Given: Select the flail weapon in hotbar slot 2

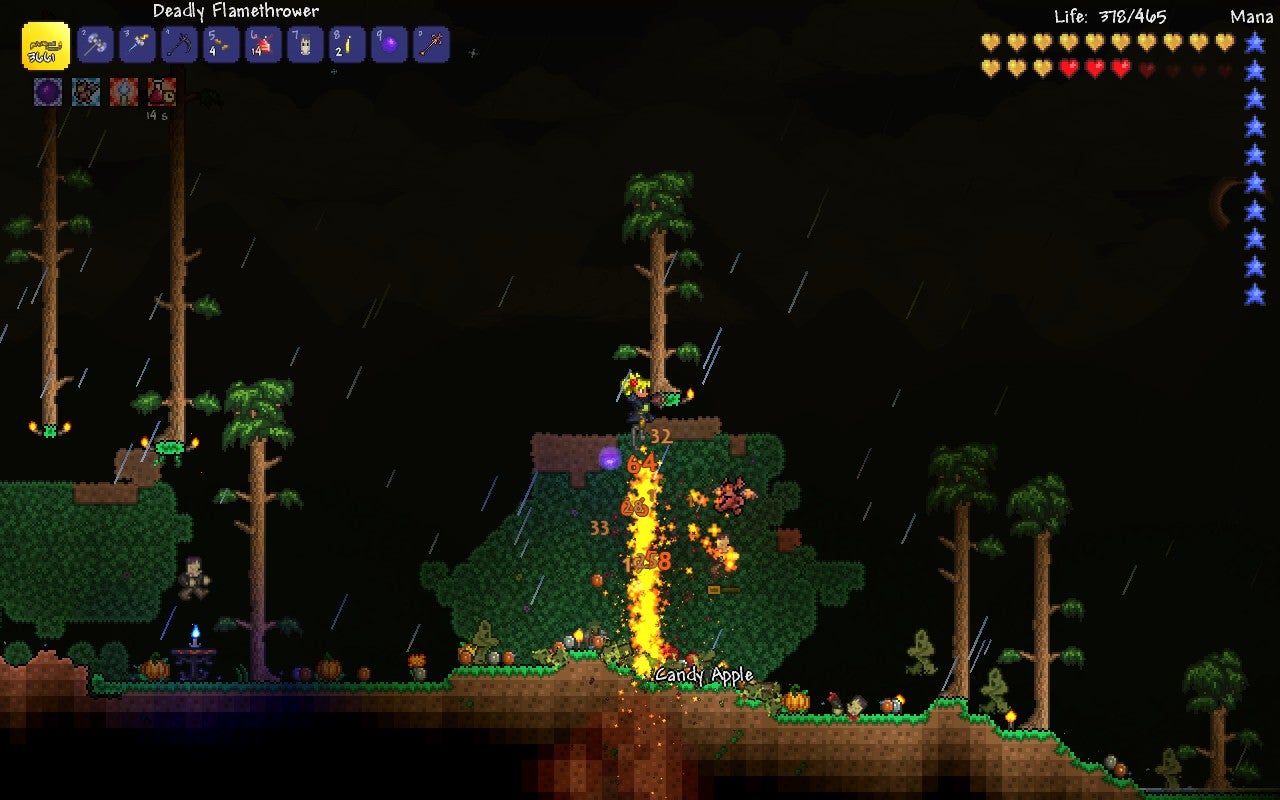Looking at the screenshot, I should [95, 45].
